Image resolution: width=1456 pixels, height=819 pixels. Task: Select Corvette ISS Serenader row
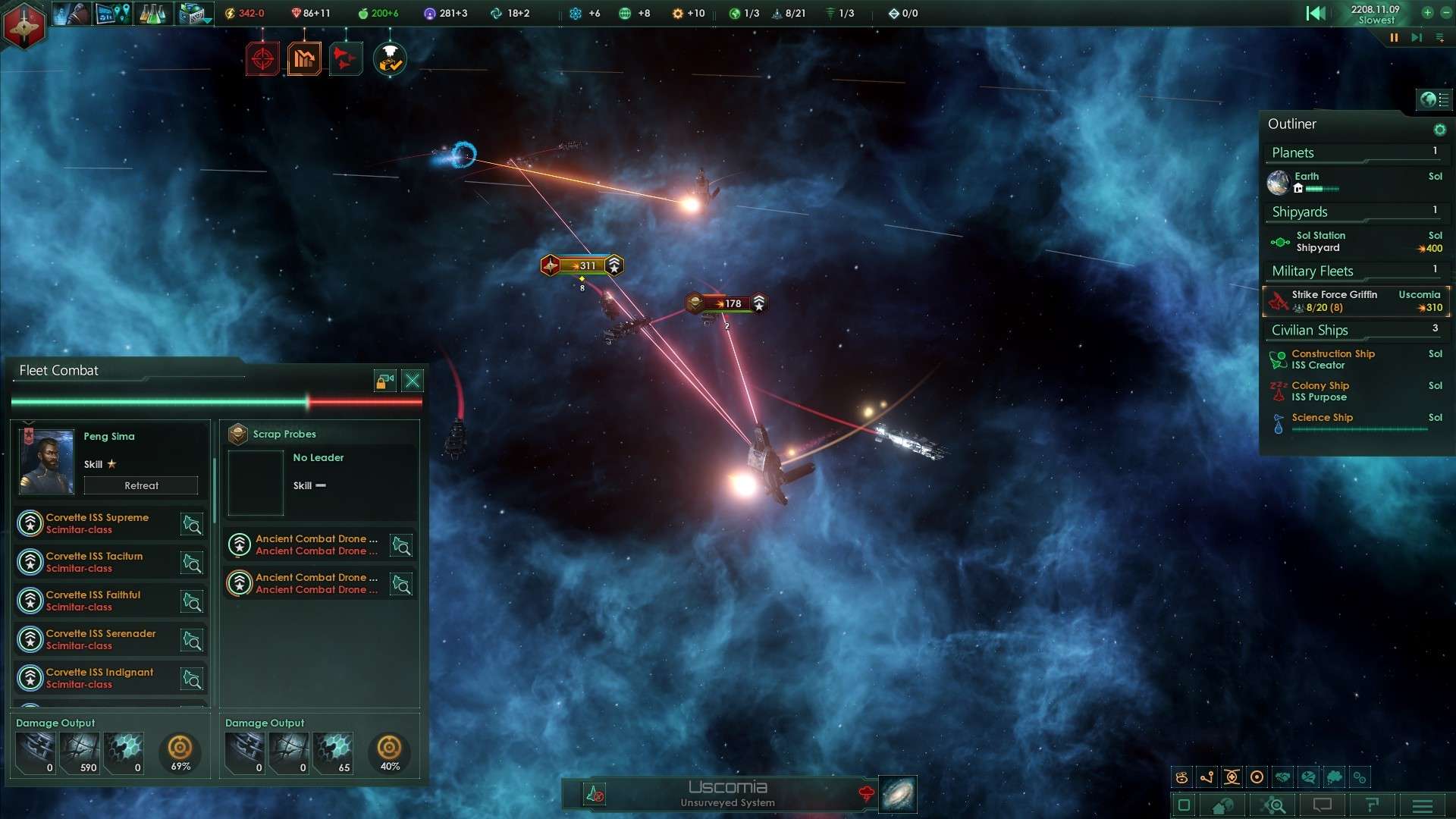point(101,639)
